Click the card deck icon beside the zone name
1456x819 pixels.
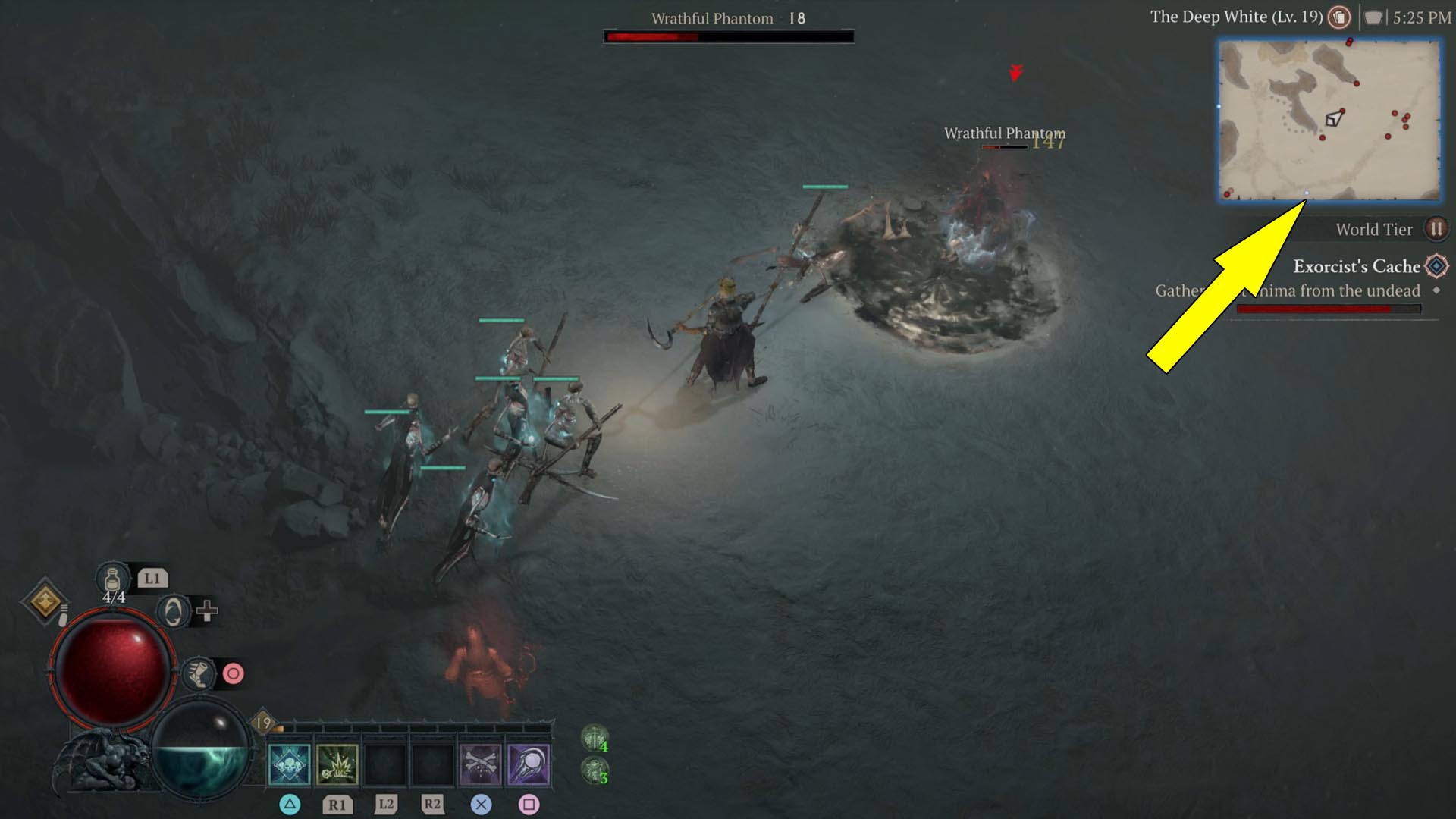1338,17
